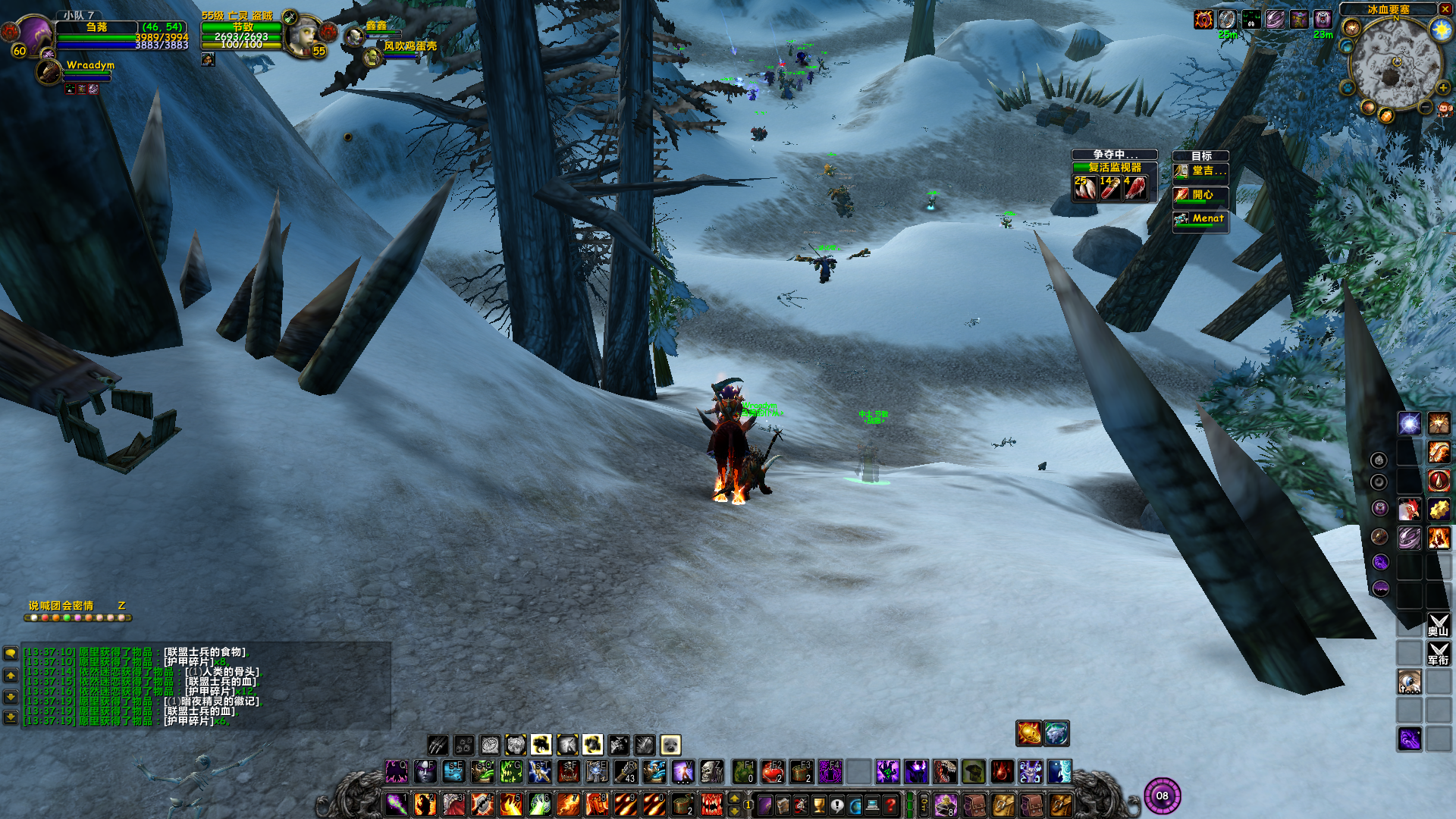Viewport: 1456px width, 819px height.
Task: Use the F2 red heart healthstone slot
Action: [x=771, y=772]
